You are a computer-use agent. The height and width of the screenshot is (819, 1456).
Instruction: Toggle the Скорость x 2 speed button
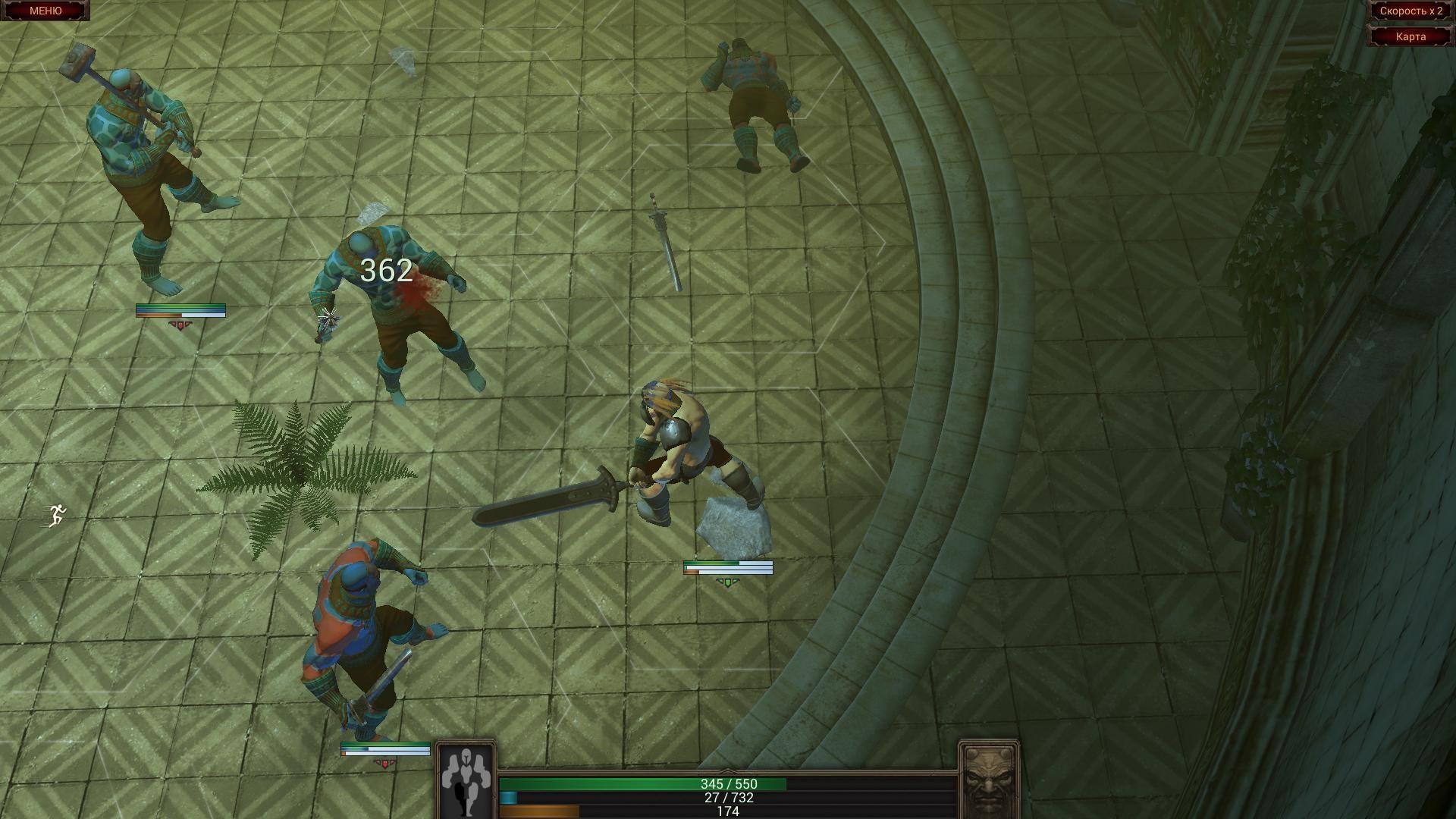[1410, 11]
